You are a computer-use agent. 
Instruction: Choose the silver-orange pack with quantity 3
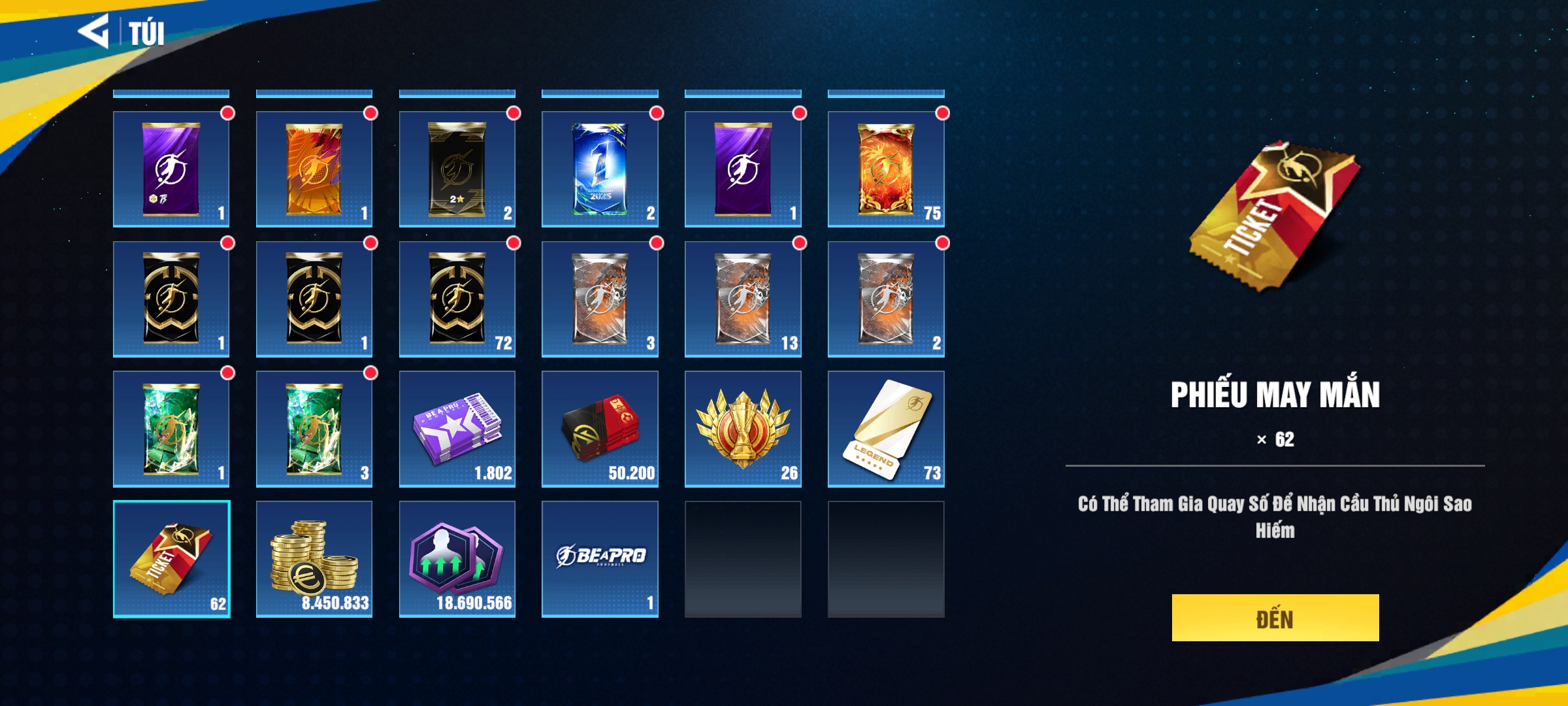(600, 299)
